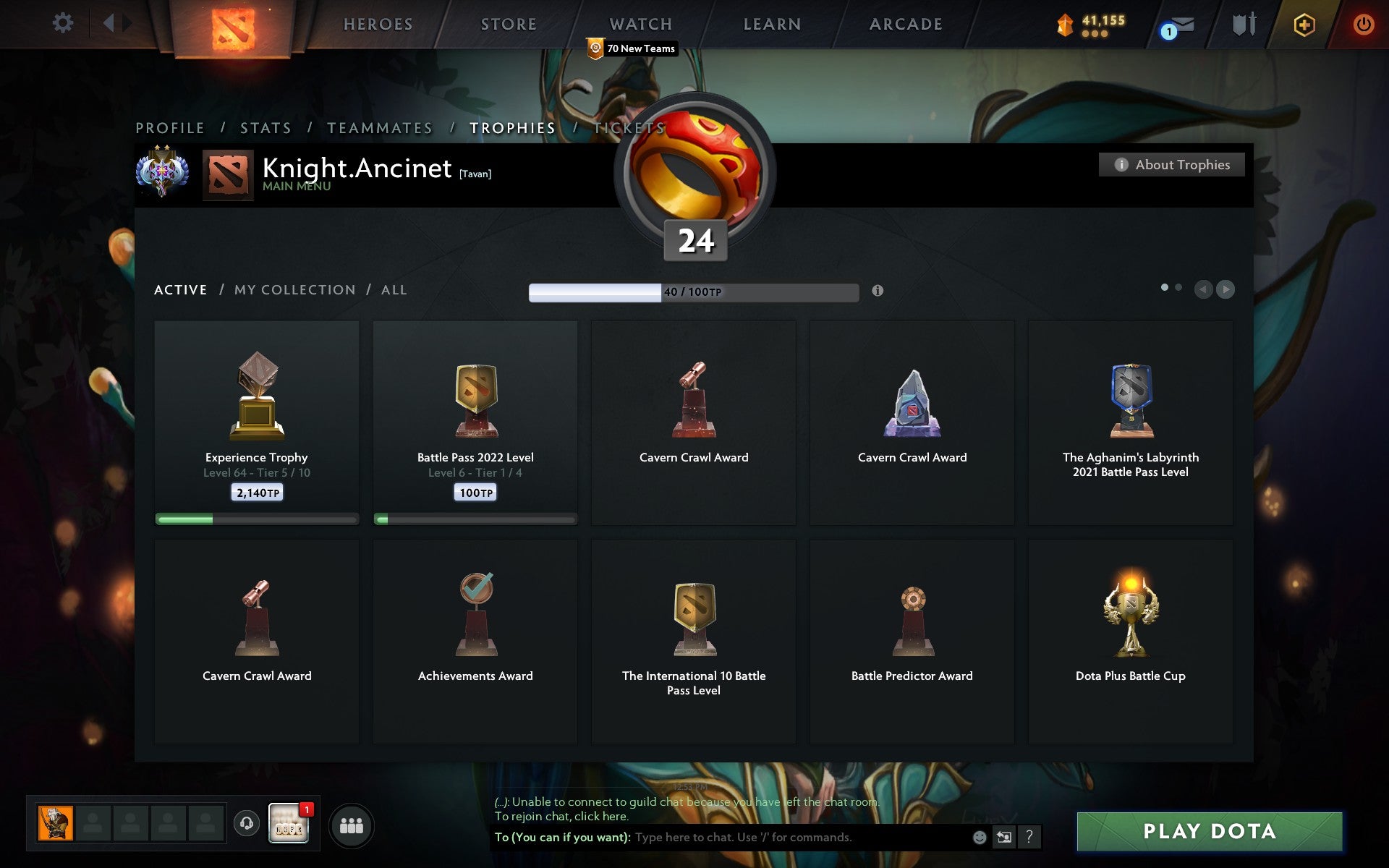Image resolution: width=1389 pixels, height=868 pixels.
Task: Open the settings gear
Action: point(64,22)
